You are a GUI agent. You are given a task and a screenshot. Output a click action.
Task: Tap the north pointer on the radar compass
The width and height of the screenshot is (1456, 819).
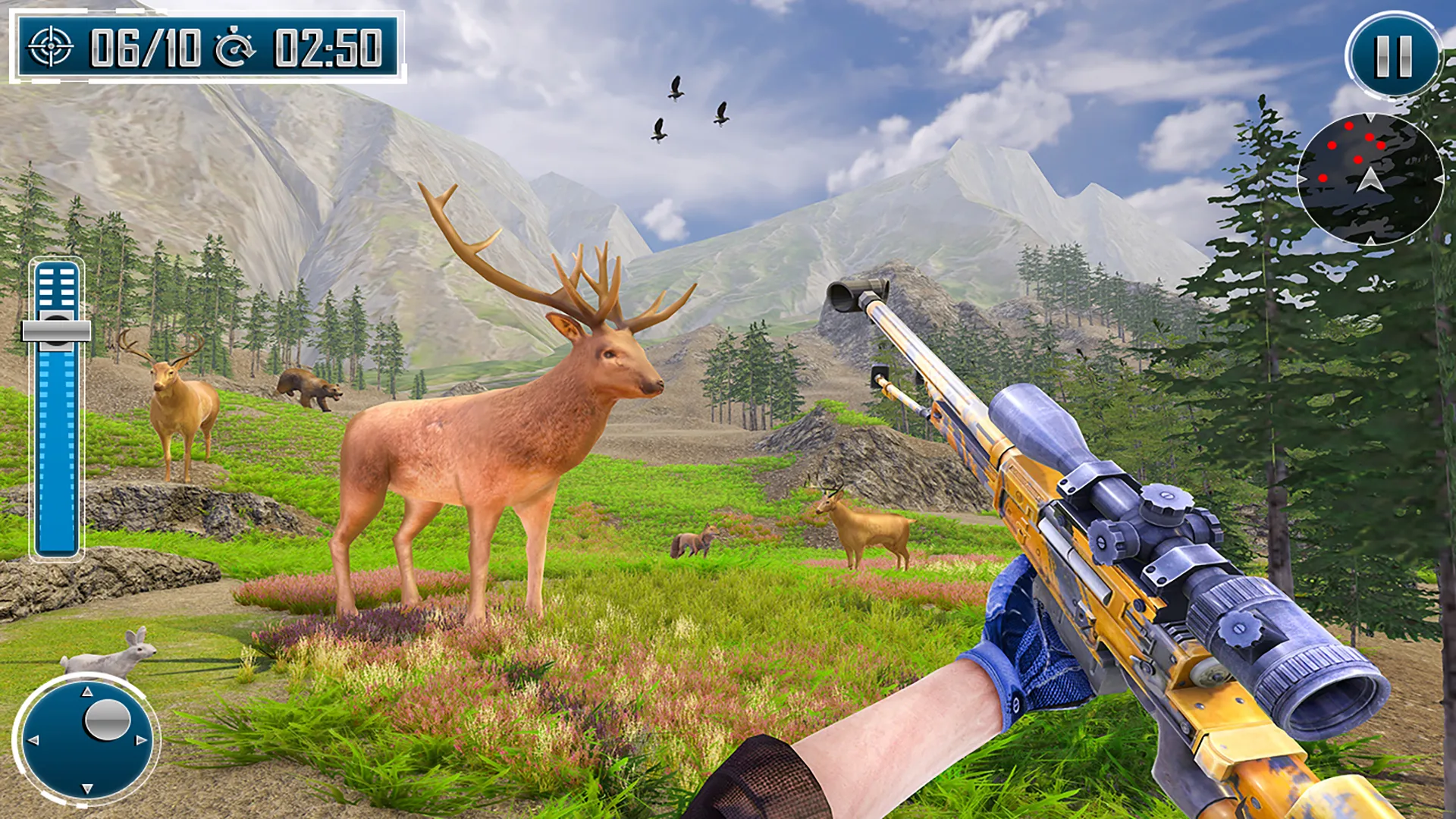[x=1370, y=115]
